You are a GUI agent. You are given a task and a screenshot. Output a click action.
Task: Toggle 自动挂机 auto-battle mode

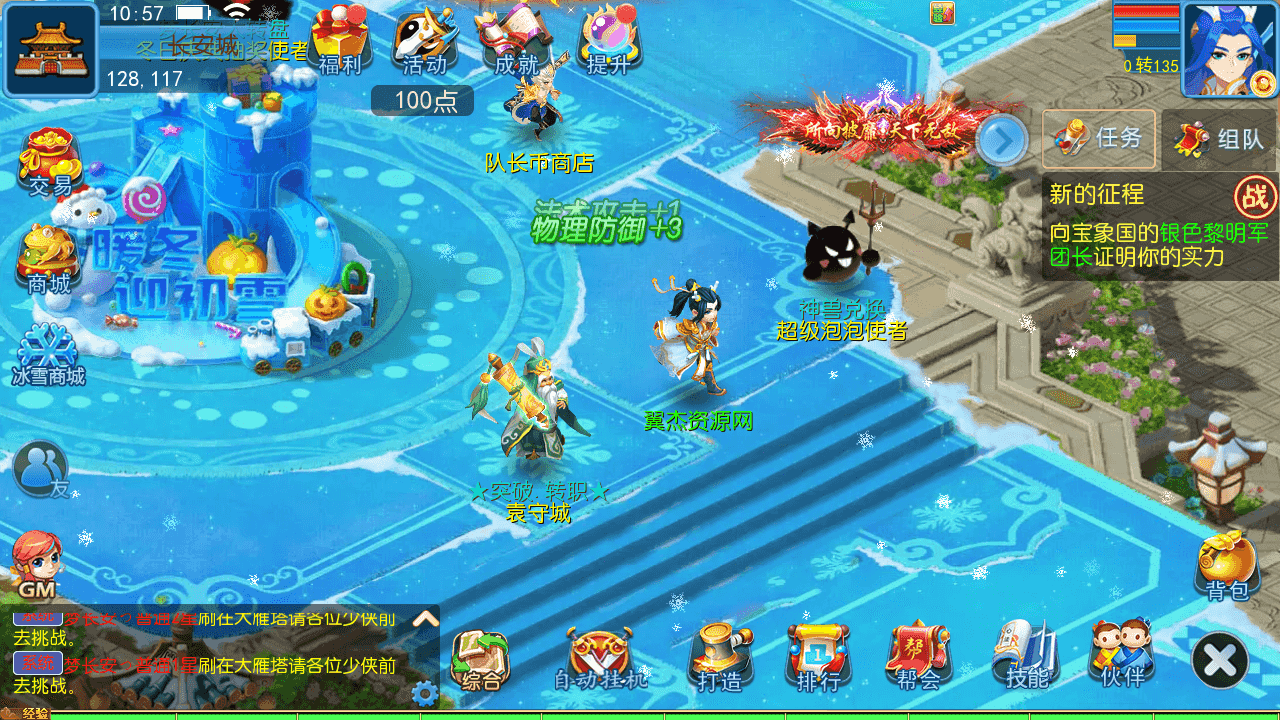pyautogui.click(x=601, y=658)
